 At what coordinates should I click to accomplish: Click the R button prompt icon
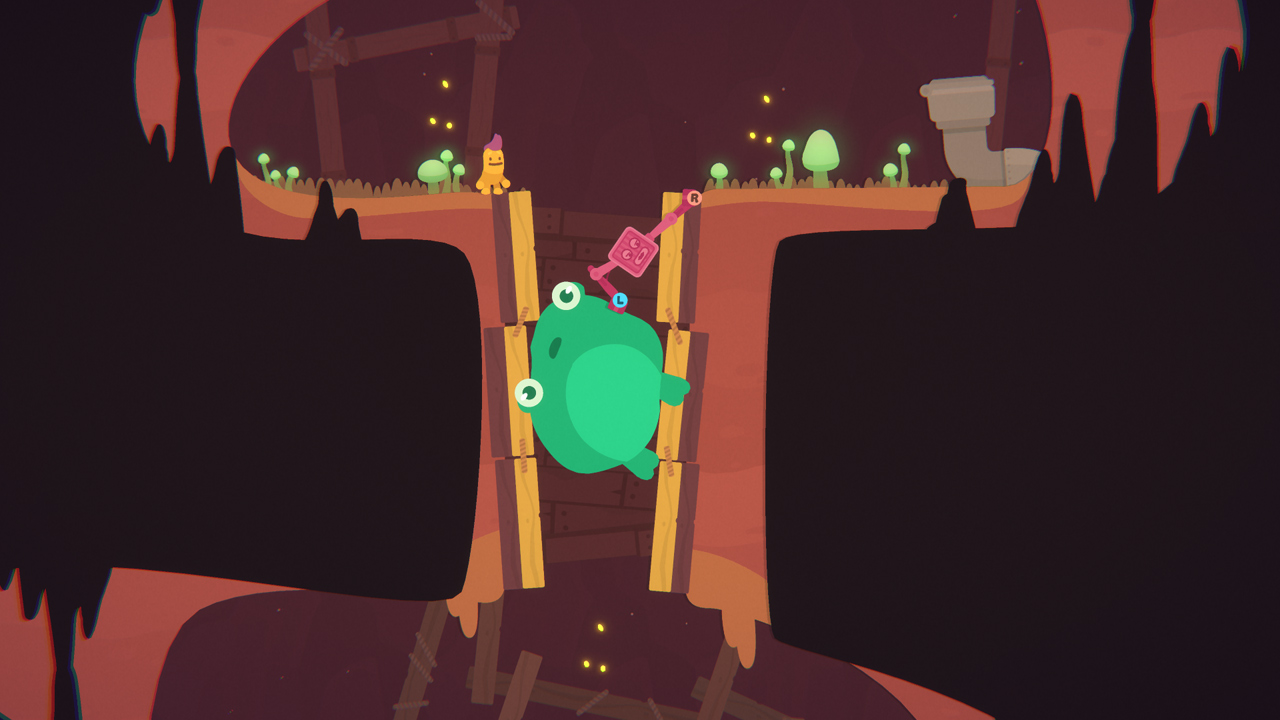point(695,197)
